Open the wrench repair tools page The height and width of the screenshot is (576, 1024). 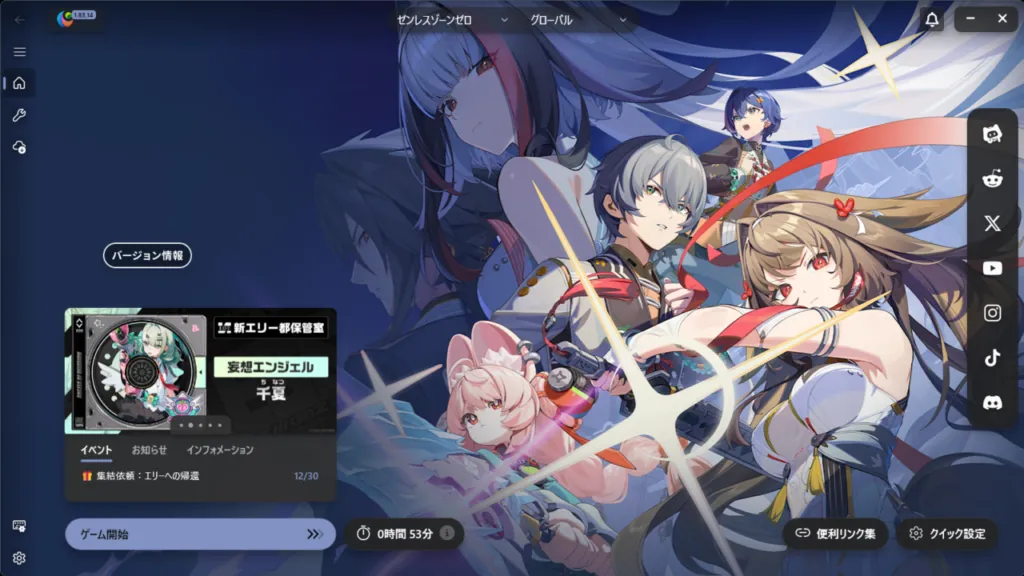[20, 115]
